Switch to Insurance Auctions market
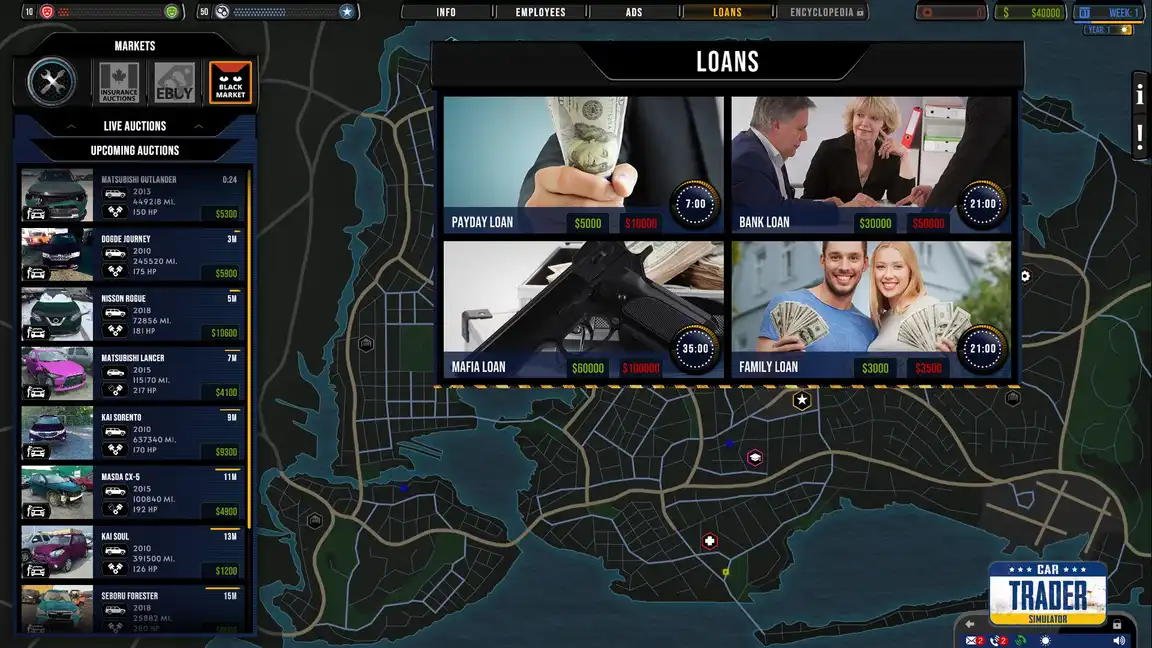Viewport: 1152px width, 648px height. [x=118, y=82]
